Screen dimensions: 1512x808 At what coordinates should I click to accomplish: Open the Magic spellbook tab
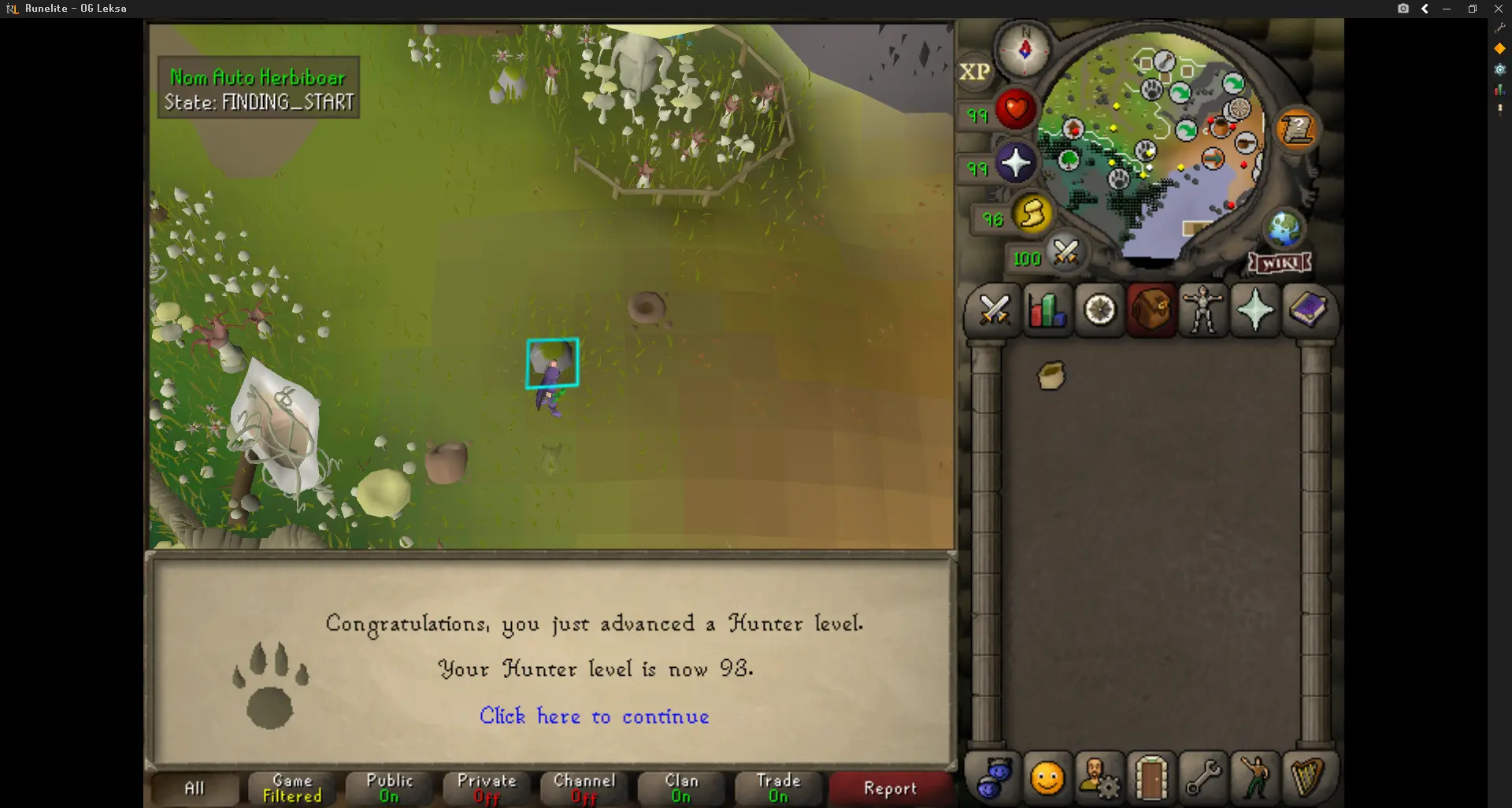(x=1309, y=310)
